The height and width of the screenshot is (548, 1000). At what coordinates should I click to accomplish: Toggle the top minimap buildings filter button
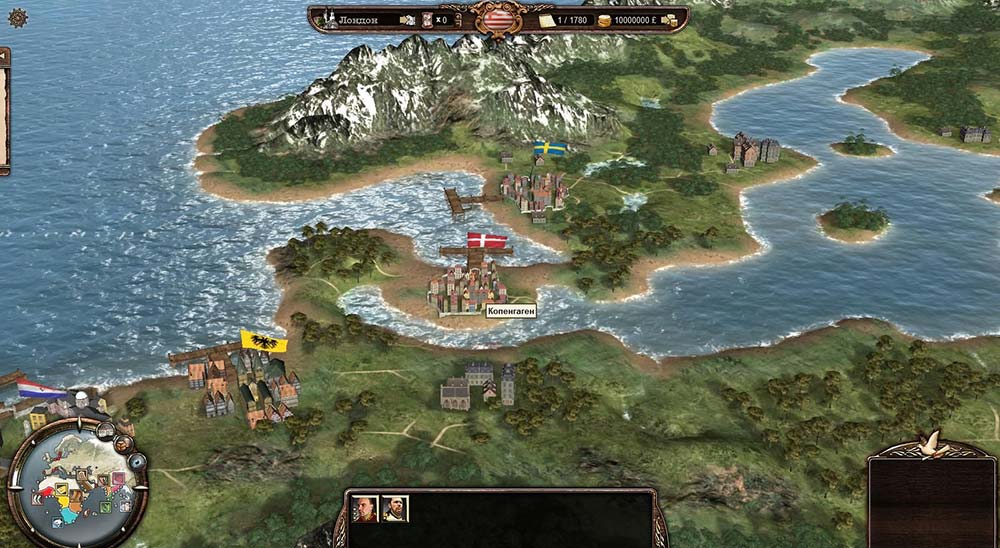[105, 431]
